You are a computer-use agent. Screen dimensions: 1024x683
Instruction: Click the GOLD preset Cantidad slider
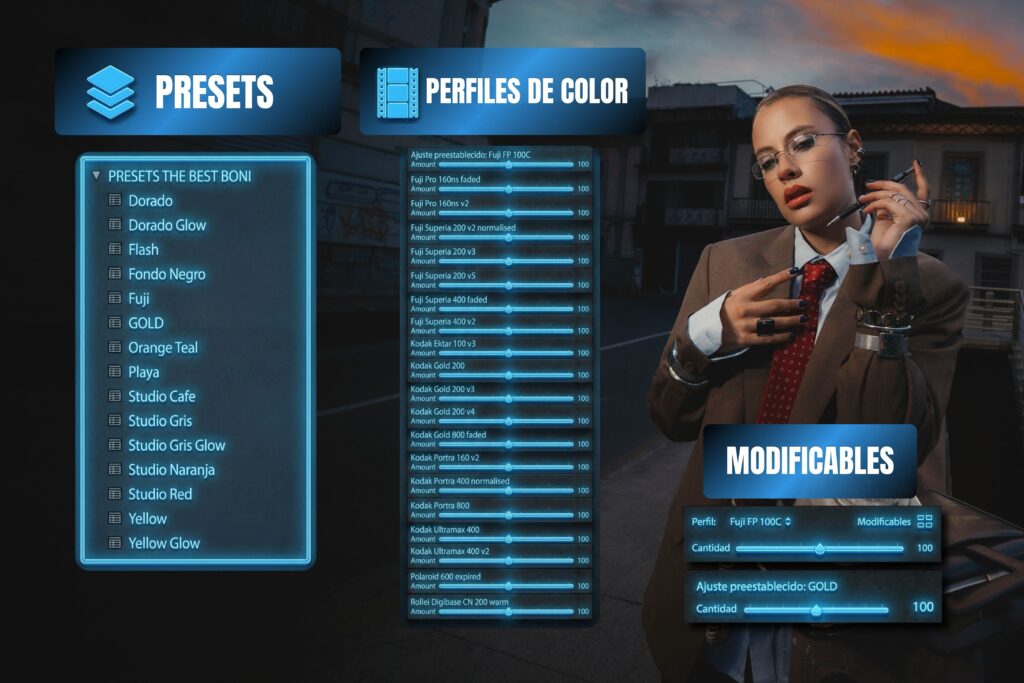click(816, 608)
